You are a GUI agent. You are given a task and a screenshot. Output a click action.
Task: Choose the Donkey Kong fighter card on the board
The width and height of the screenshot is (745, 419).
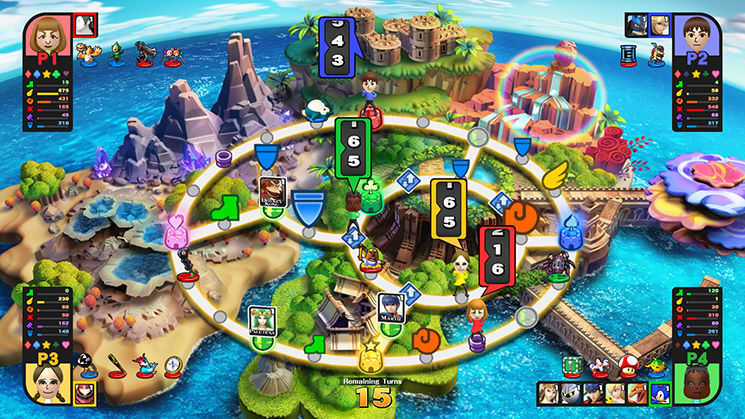272,190
